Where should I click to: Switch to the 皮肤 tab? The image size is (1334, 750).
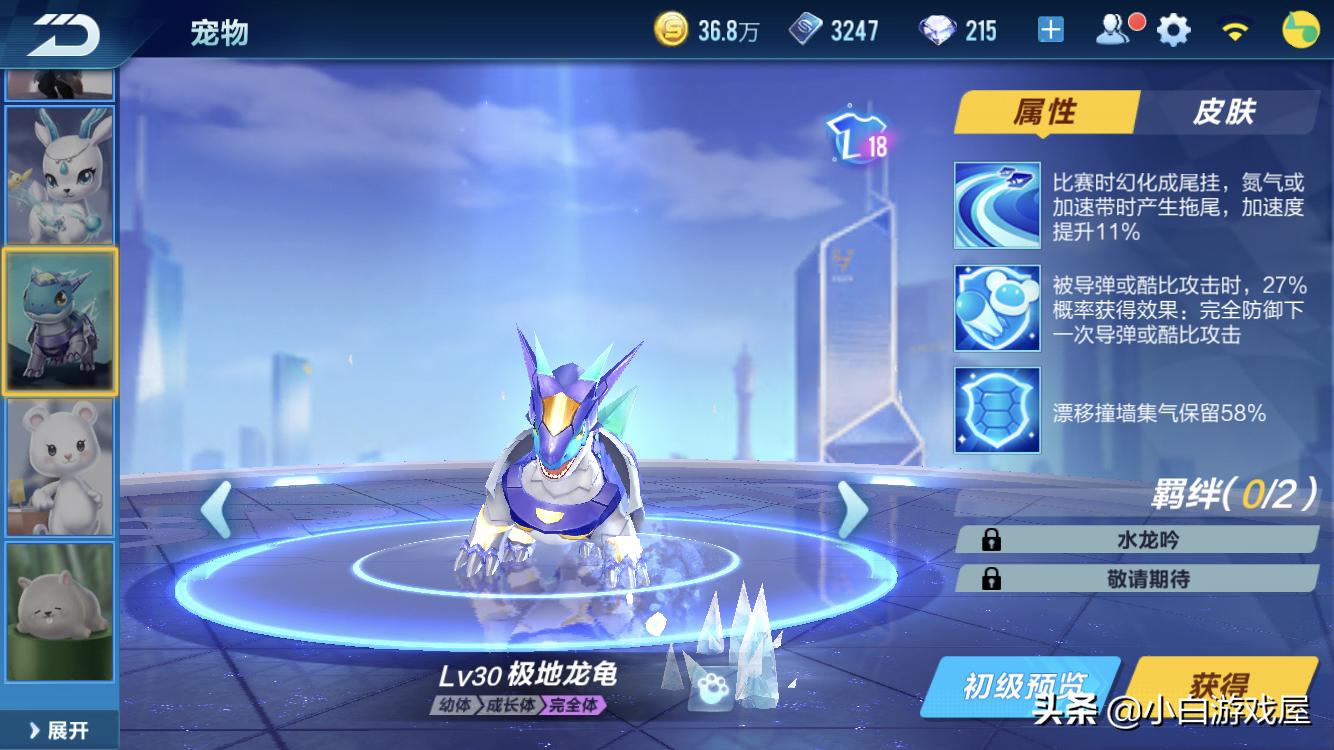[1227, 112]
